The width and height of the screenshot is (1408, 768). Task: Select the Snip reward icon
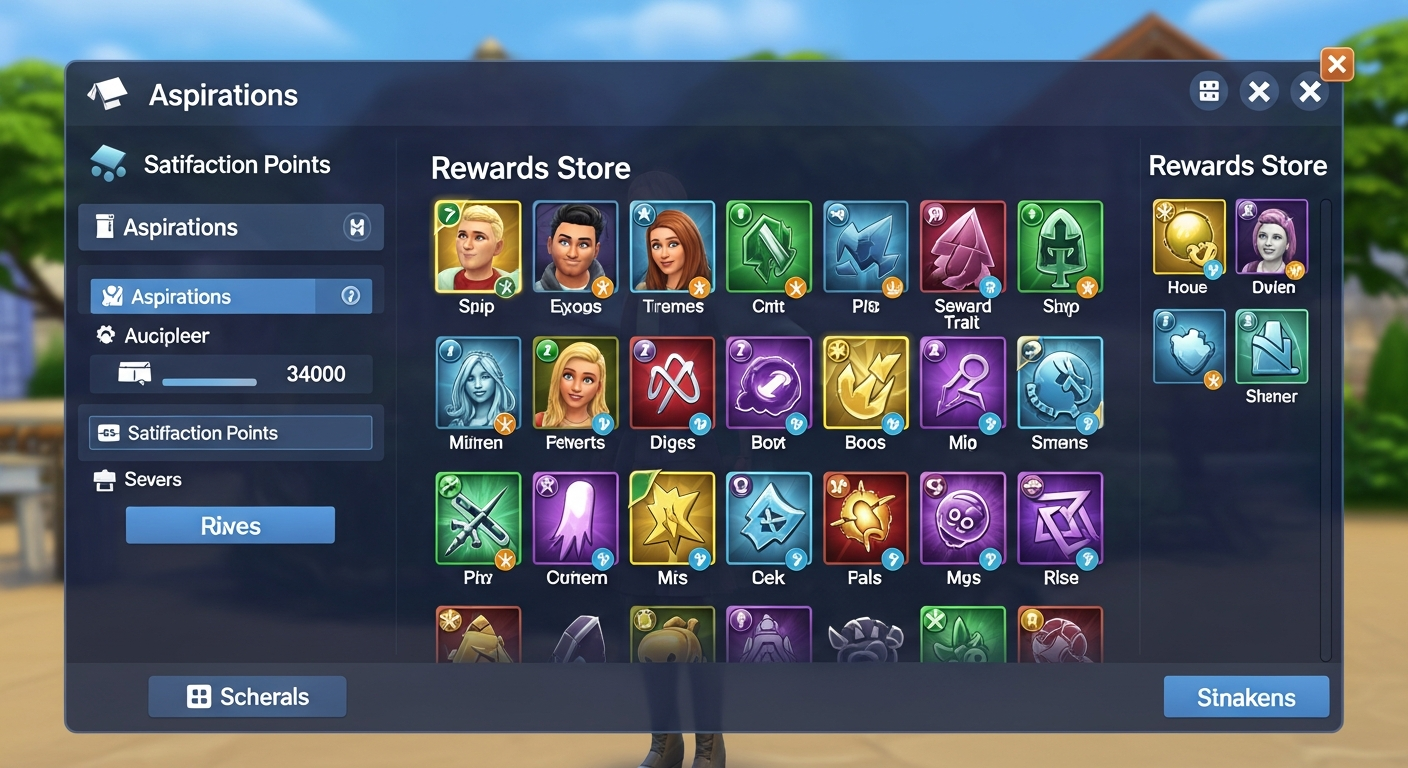(477, 249)
